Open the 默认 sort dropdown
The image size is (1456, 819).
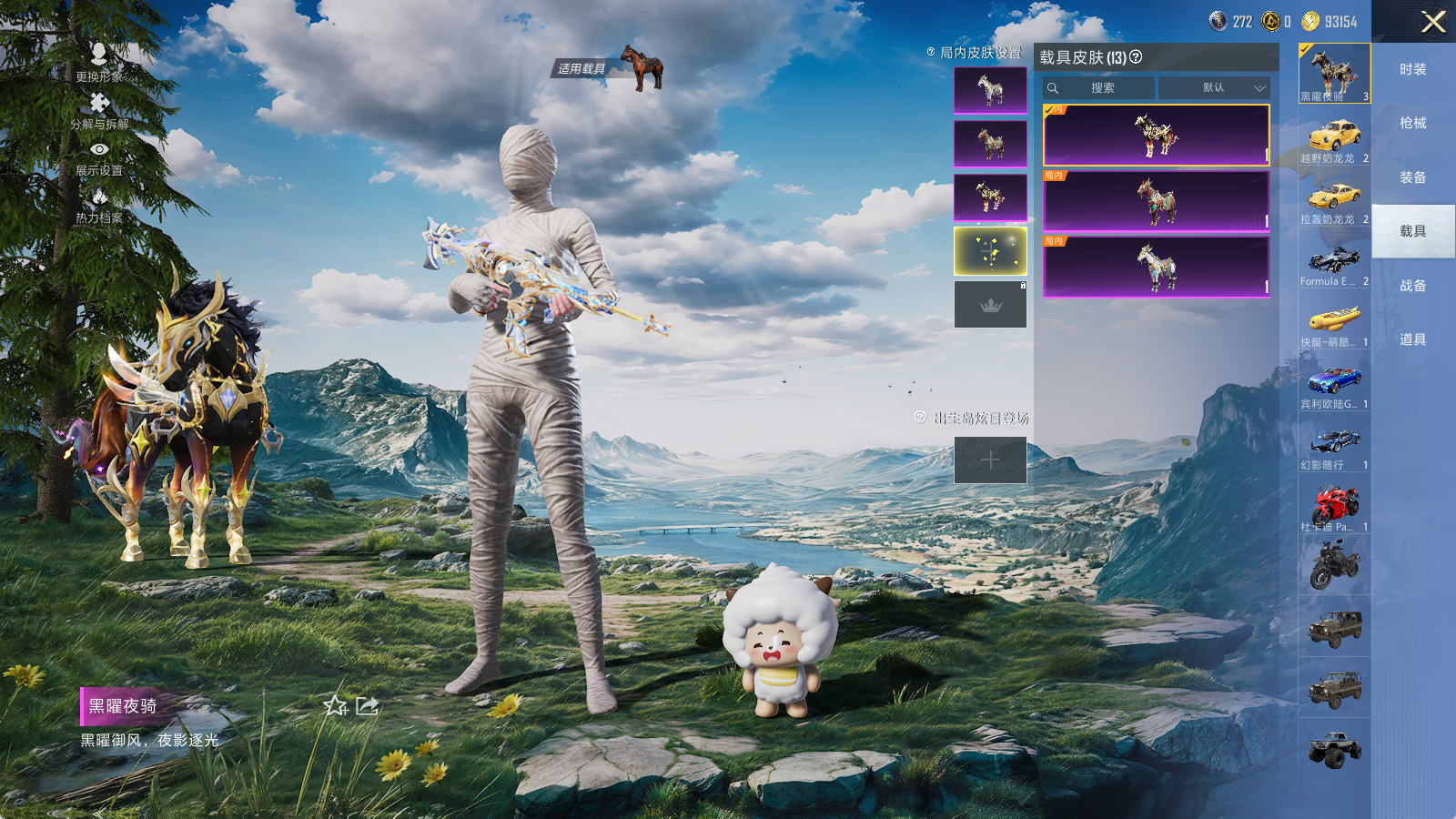point(1214,88)
